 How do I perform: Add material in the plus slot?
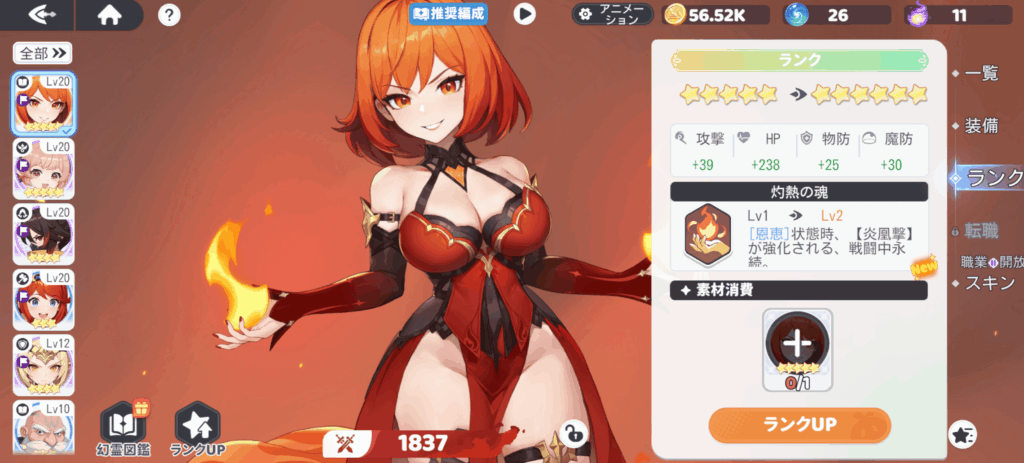click(797, 342)
